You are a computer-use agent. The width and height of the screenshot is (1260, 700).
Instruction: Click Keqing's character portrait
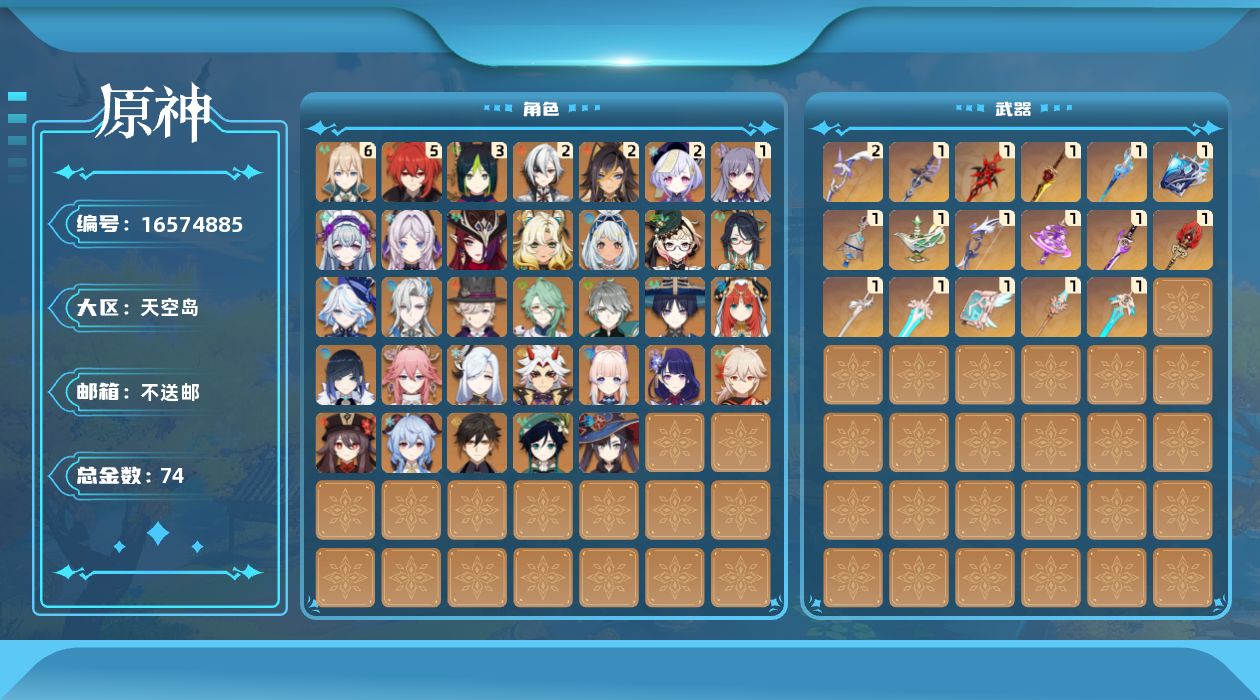742,172
